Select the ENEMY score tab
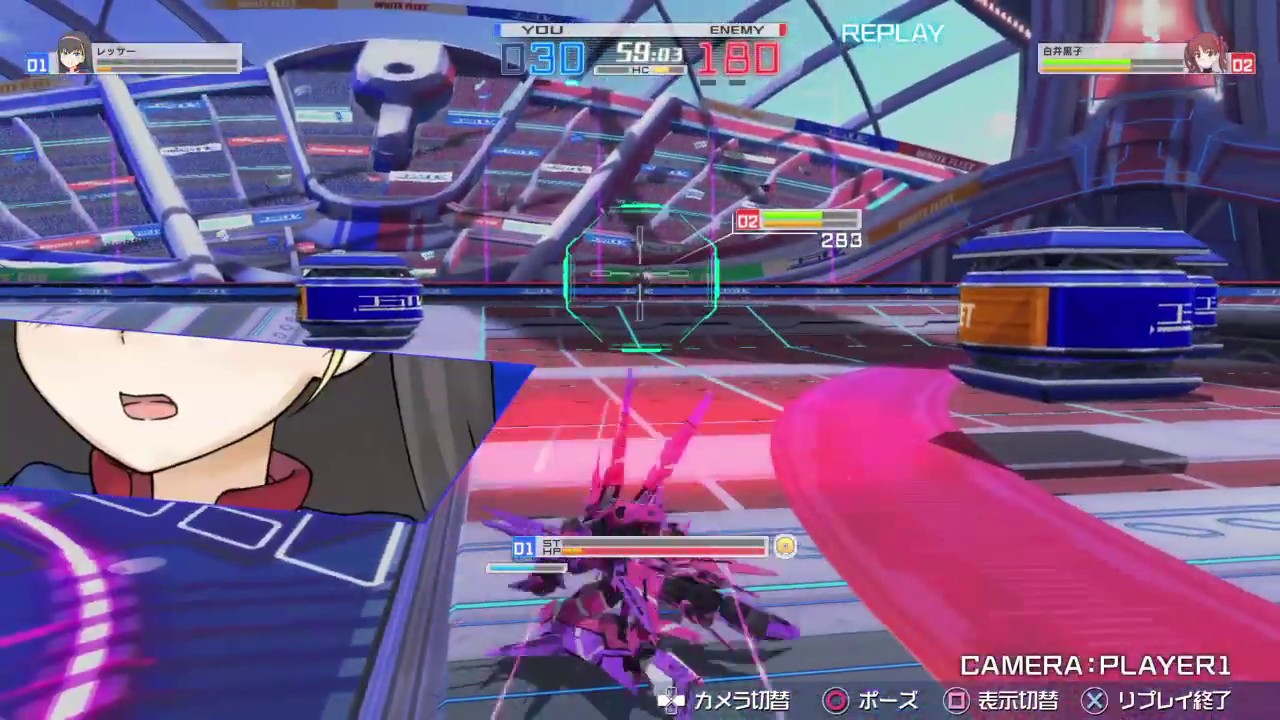The height and width of the screenshot is (720, 1280). point(737,29)
